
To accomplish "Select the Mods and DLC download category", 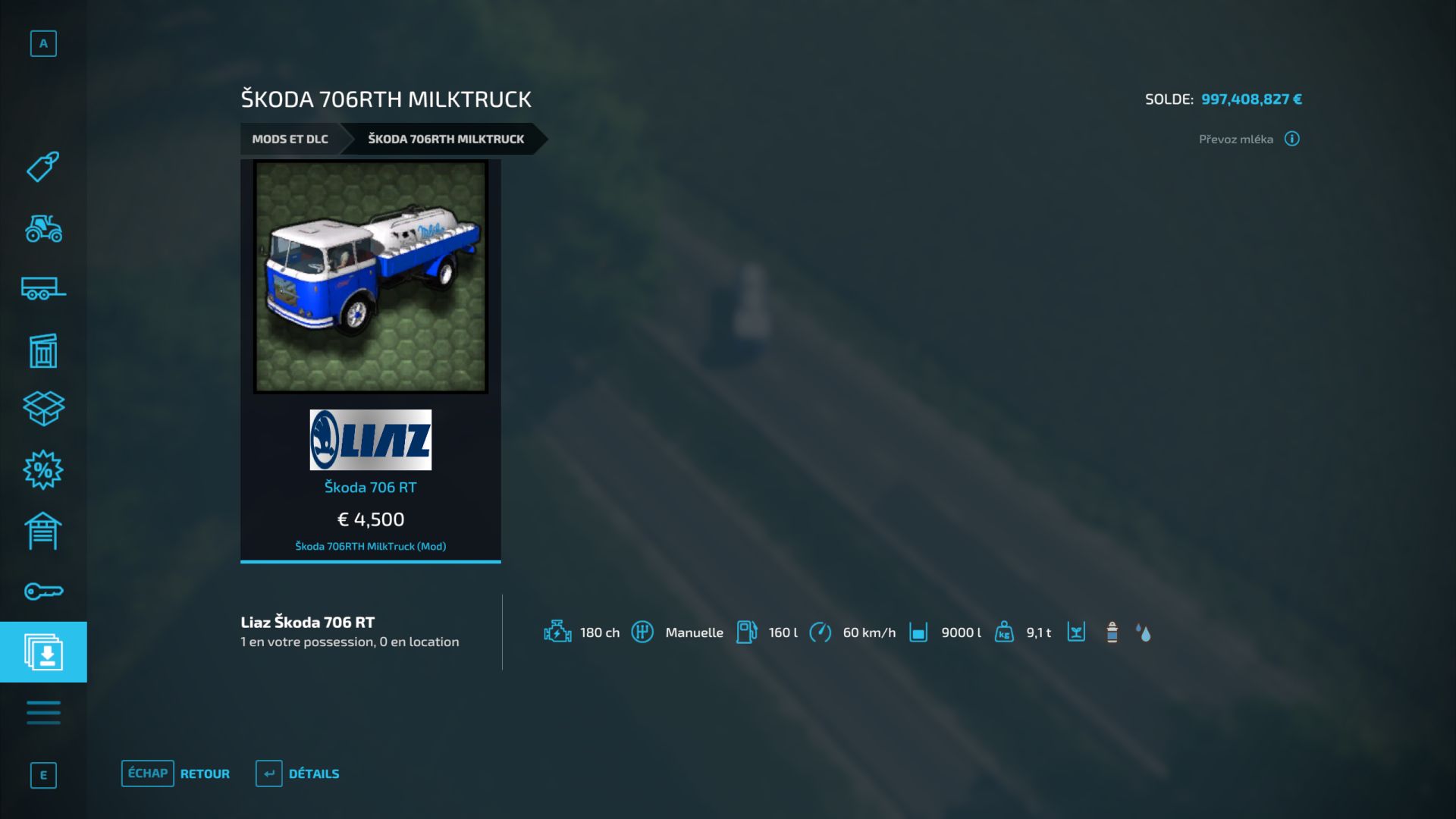I will coord(43,652).
